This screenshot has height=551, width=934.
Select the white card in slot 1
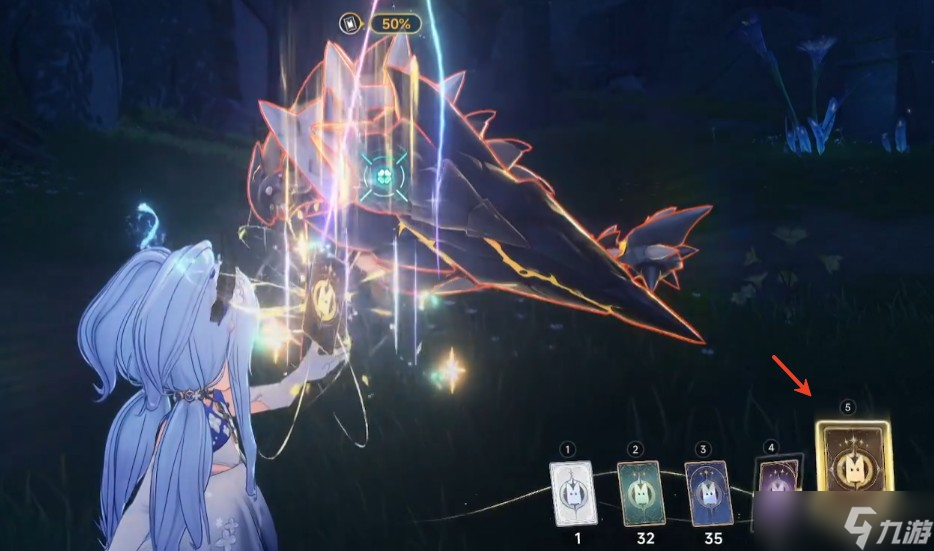[x=572, y=491]
